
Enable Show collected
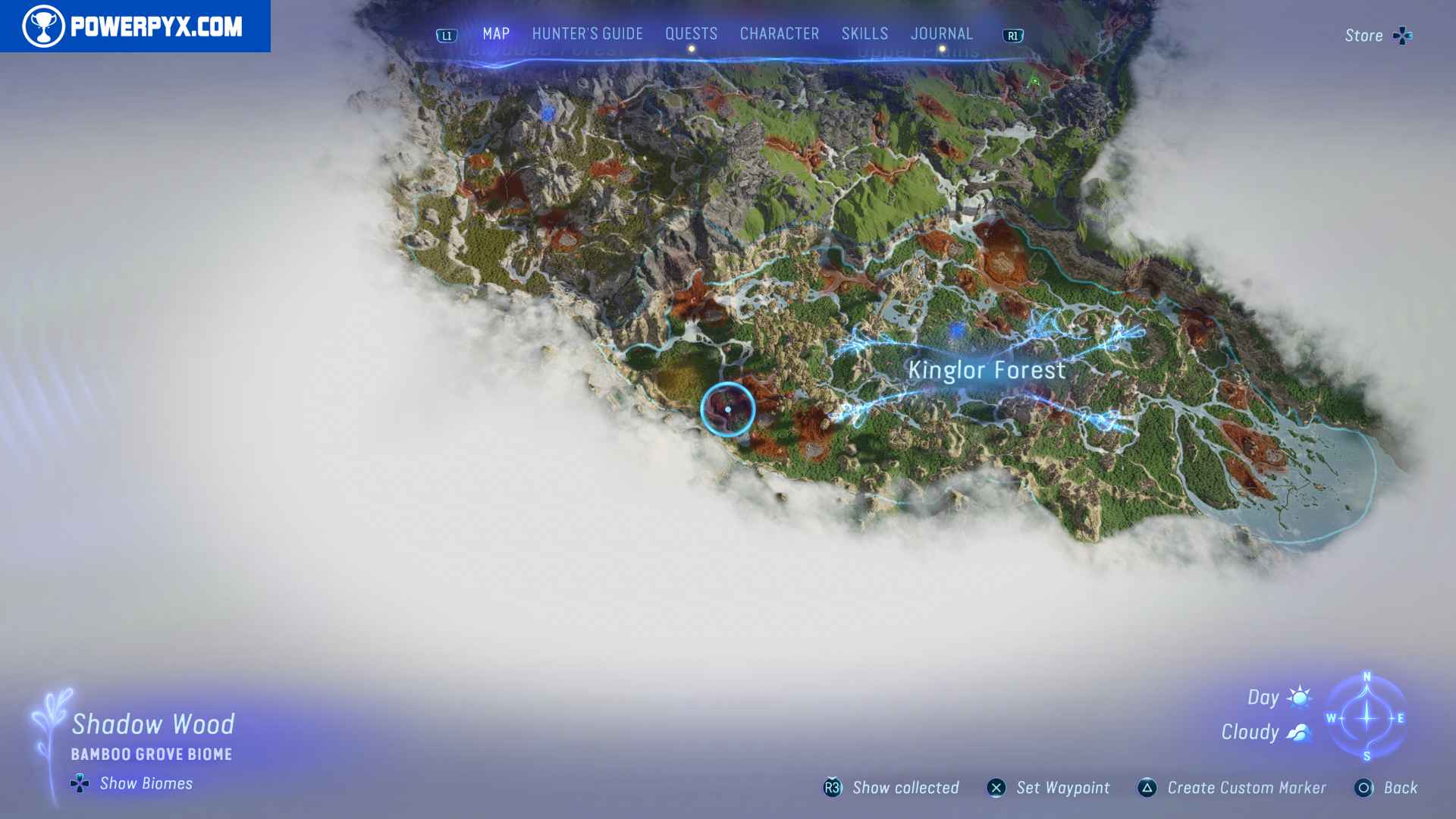pyautogui.click(x=832, y=788)
